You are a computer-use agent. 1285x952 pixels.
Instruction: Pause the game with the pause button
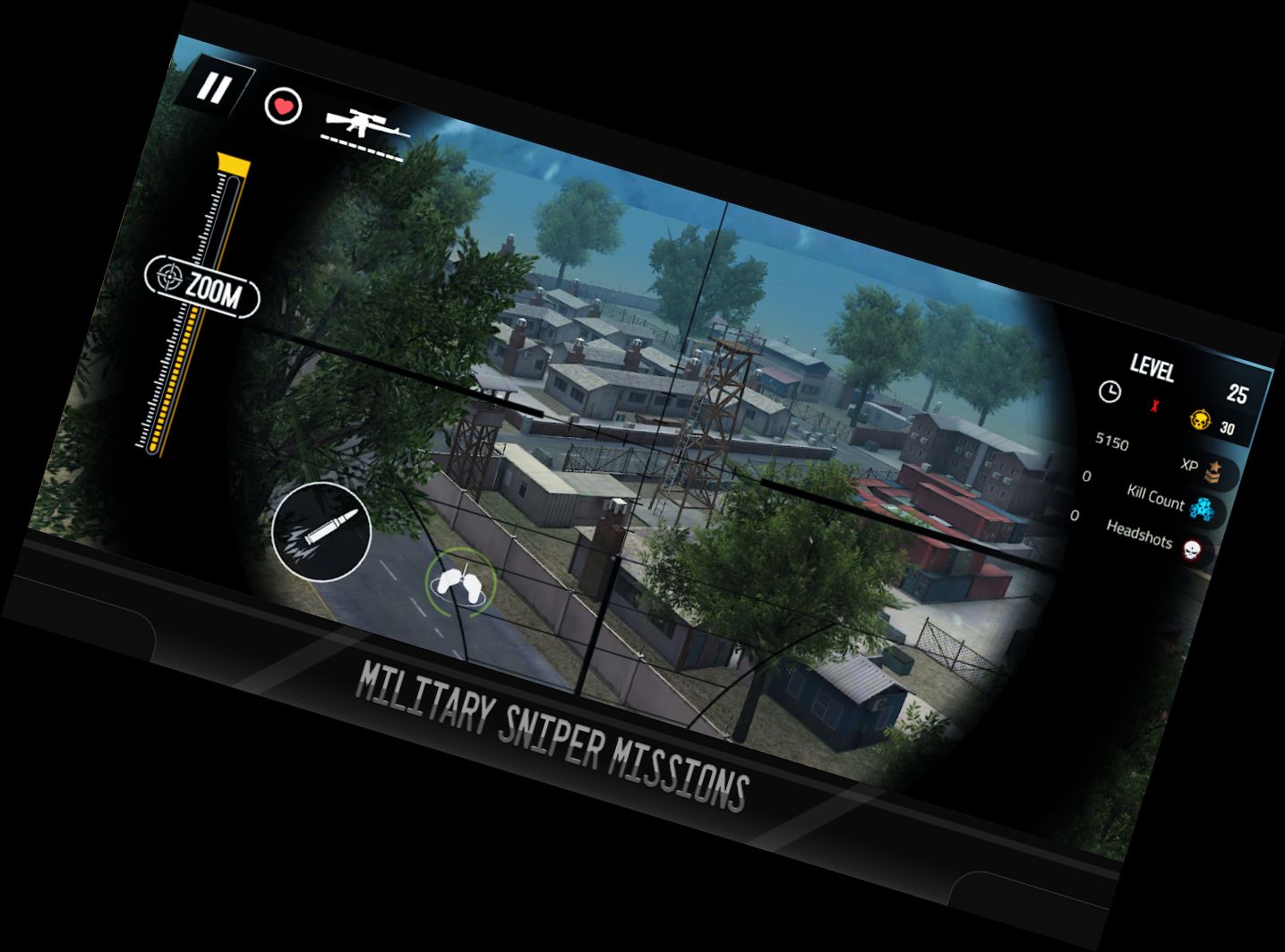pos(214,89)
